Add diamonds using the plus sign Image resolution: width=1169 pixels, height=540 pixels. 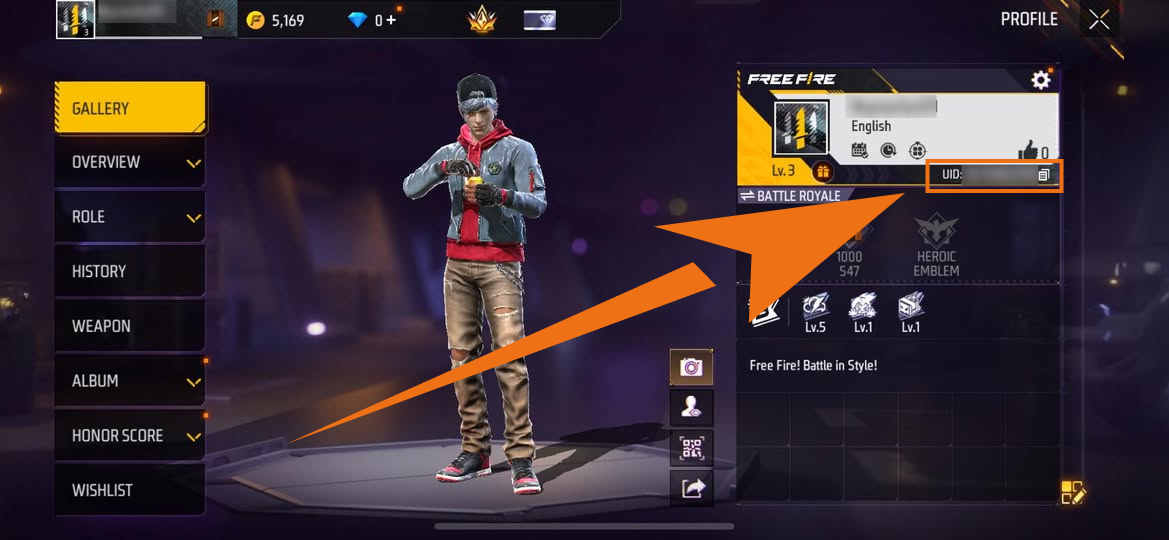pyautogui.click(x=390, y=20)
